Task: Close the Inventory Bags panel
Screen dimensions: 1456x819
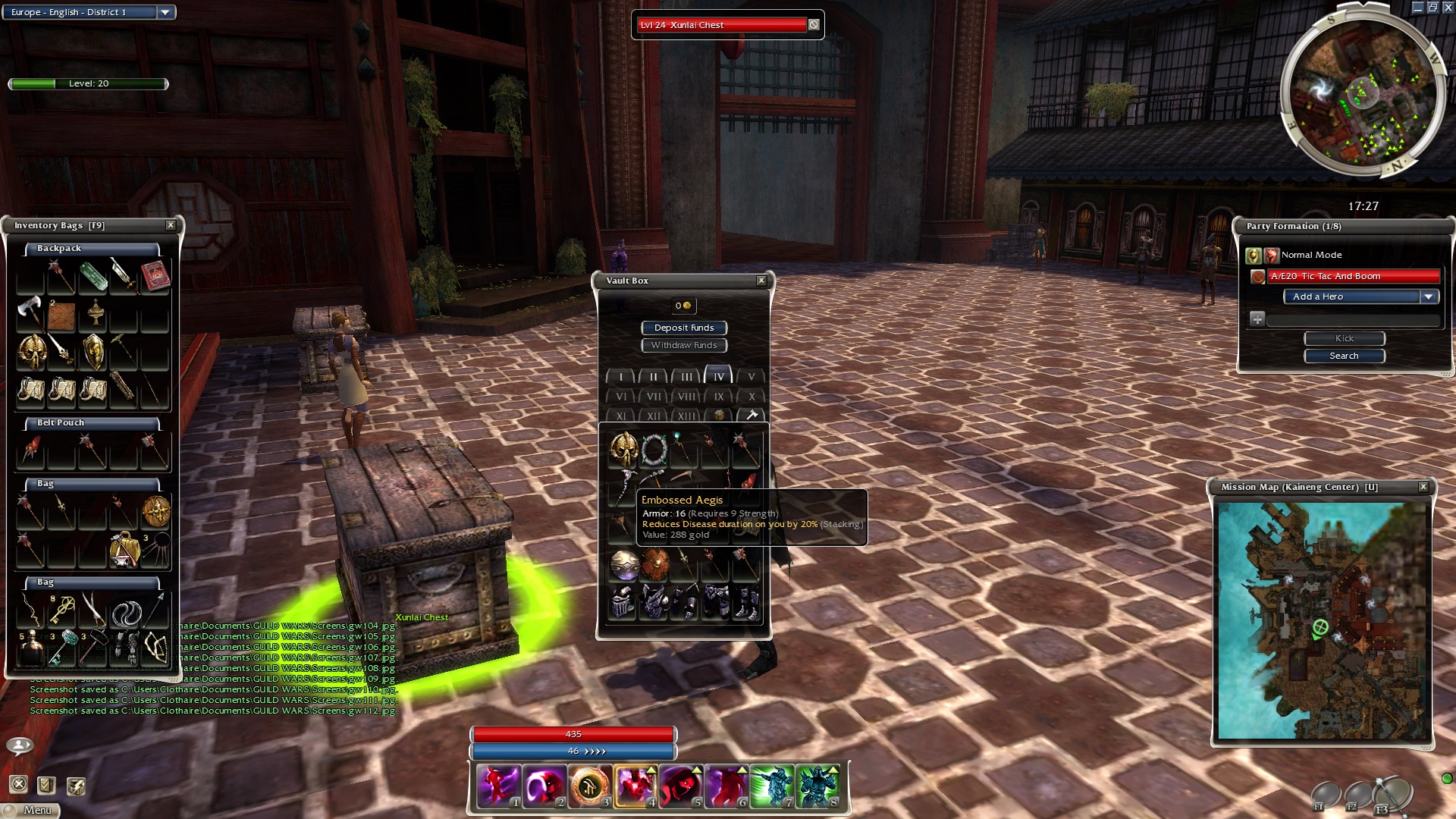Action: point(171,225)
